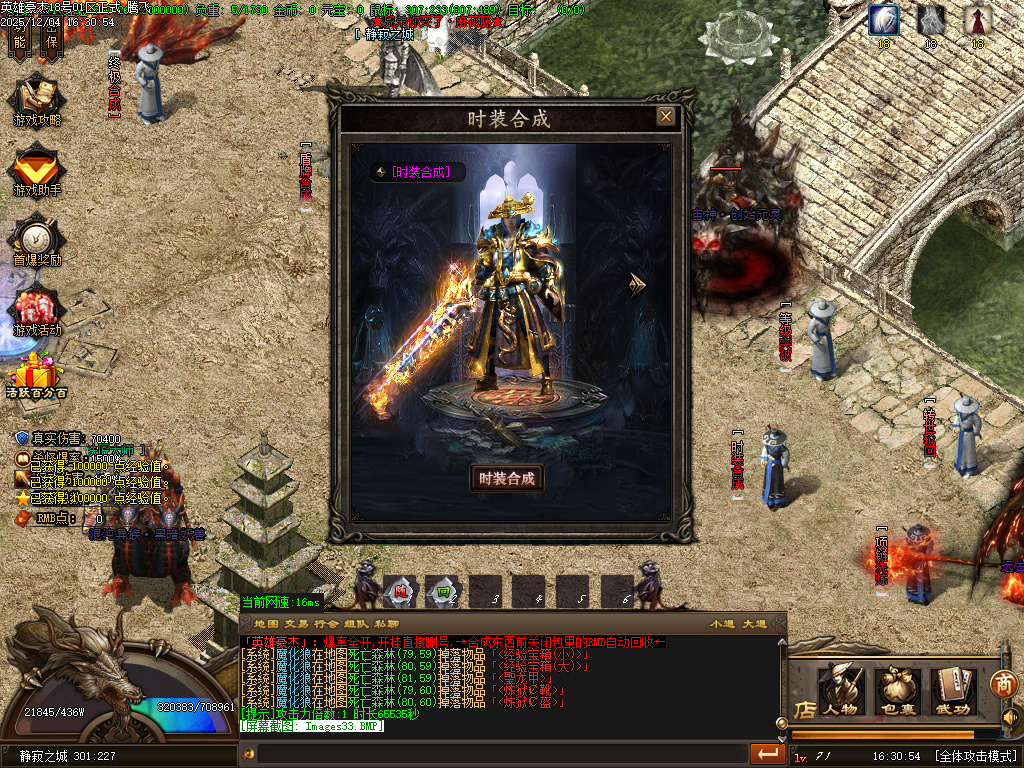Open the 首爆奖励 rewards icon
The height and width of the screenshot is (768, 1024).
coord(37,241)
